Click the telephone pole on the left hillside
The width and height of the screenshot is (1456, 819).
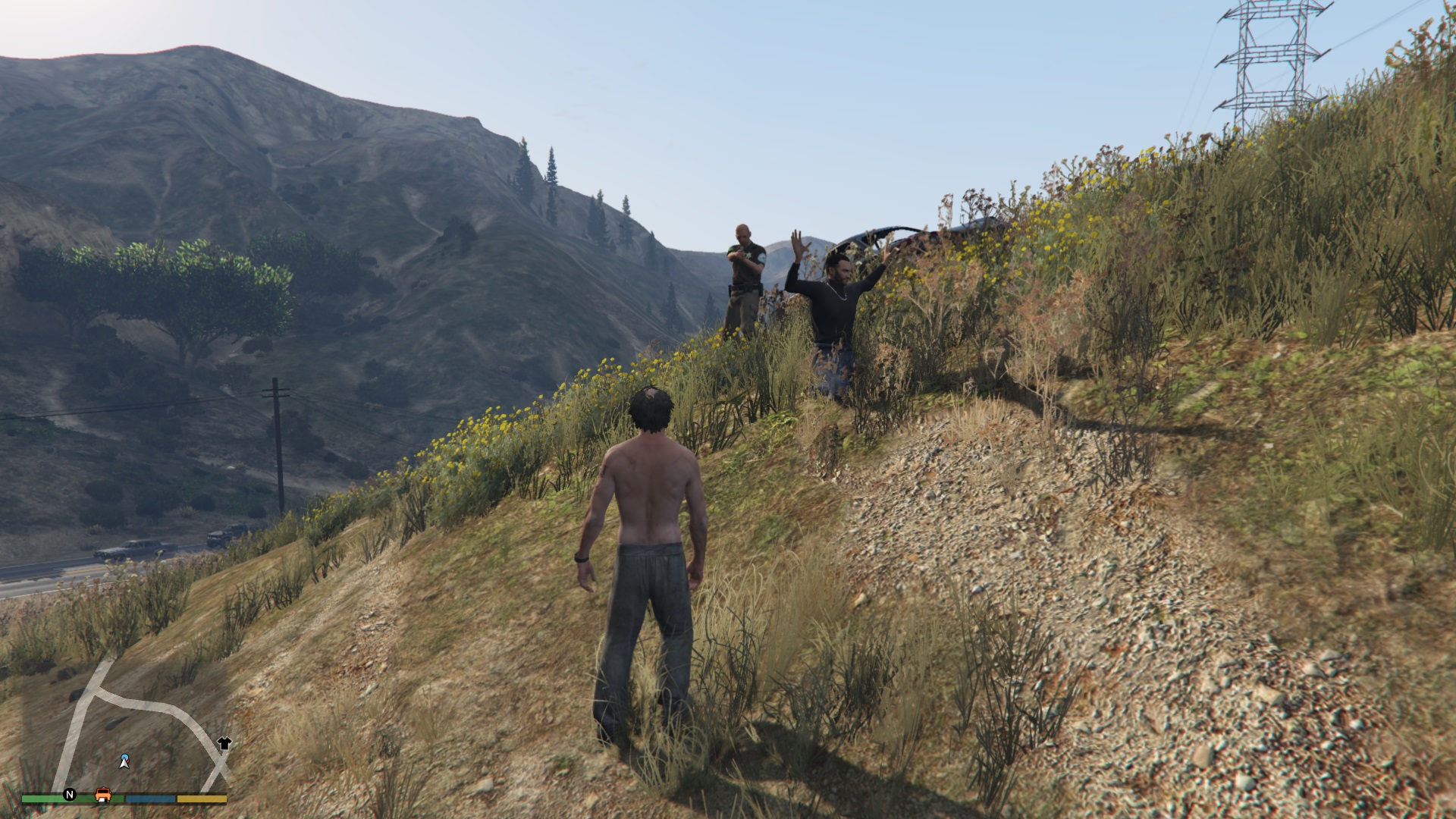pyautogui.click(x=275, y=425)
